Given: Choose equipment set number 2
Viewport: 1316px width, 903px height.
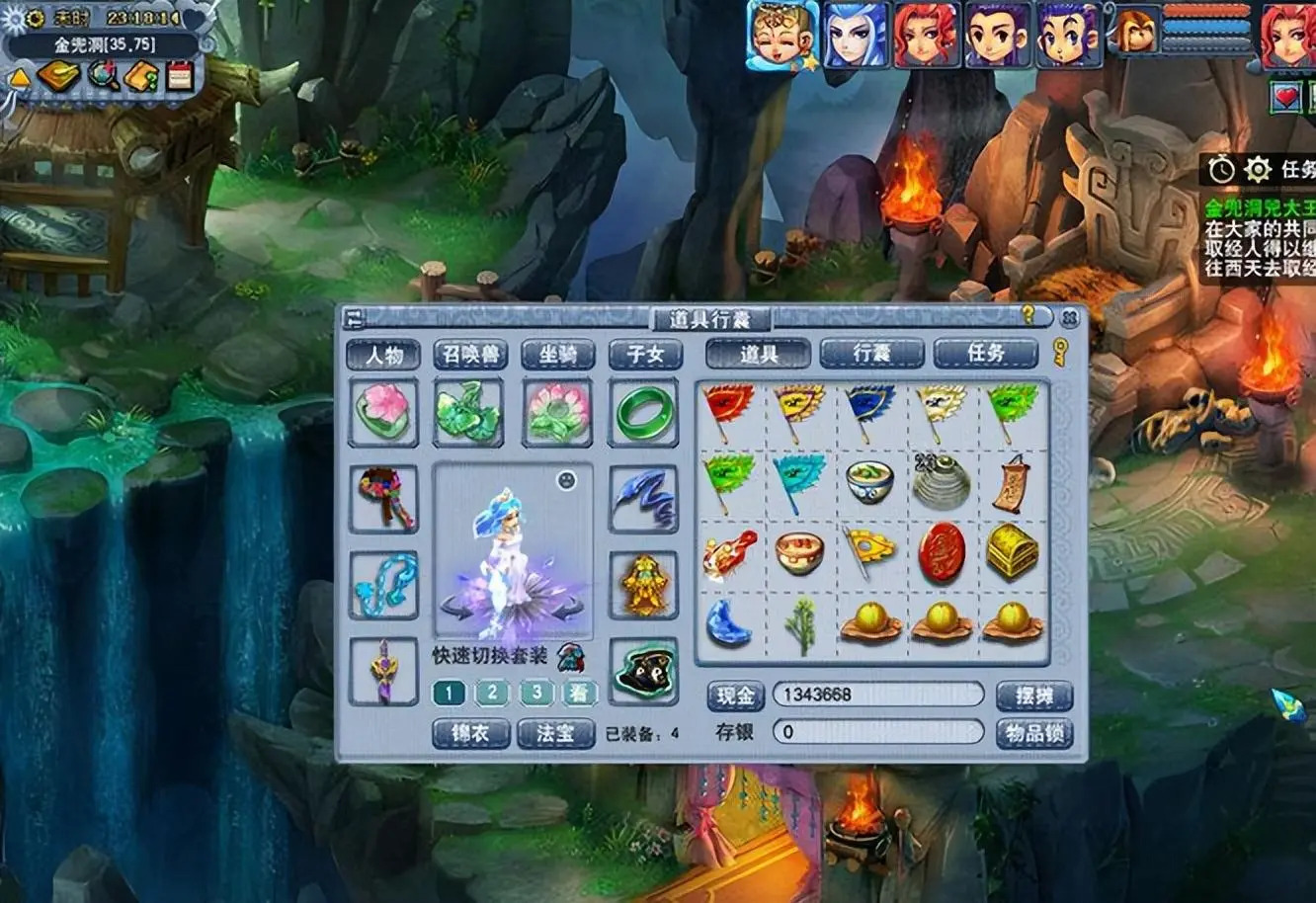Looking at the screenshot, I should point(492,693).
